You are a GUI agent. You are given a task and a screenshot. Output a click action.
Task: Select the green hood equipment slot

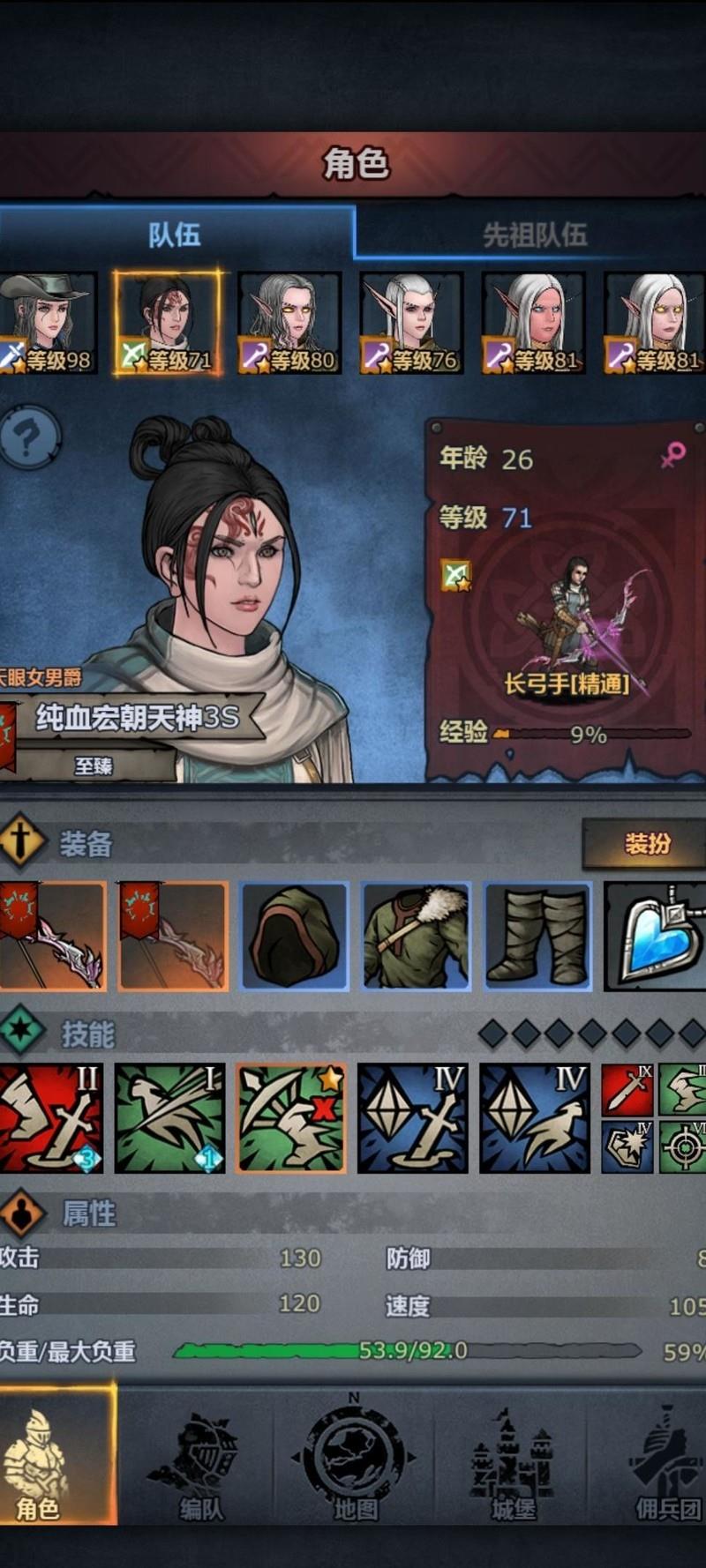[294, 936]
